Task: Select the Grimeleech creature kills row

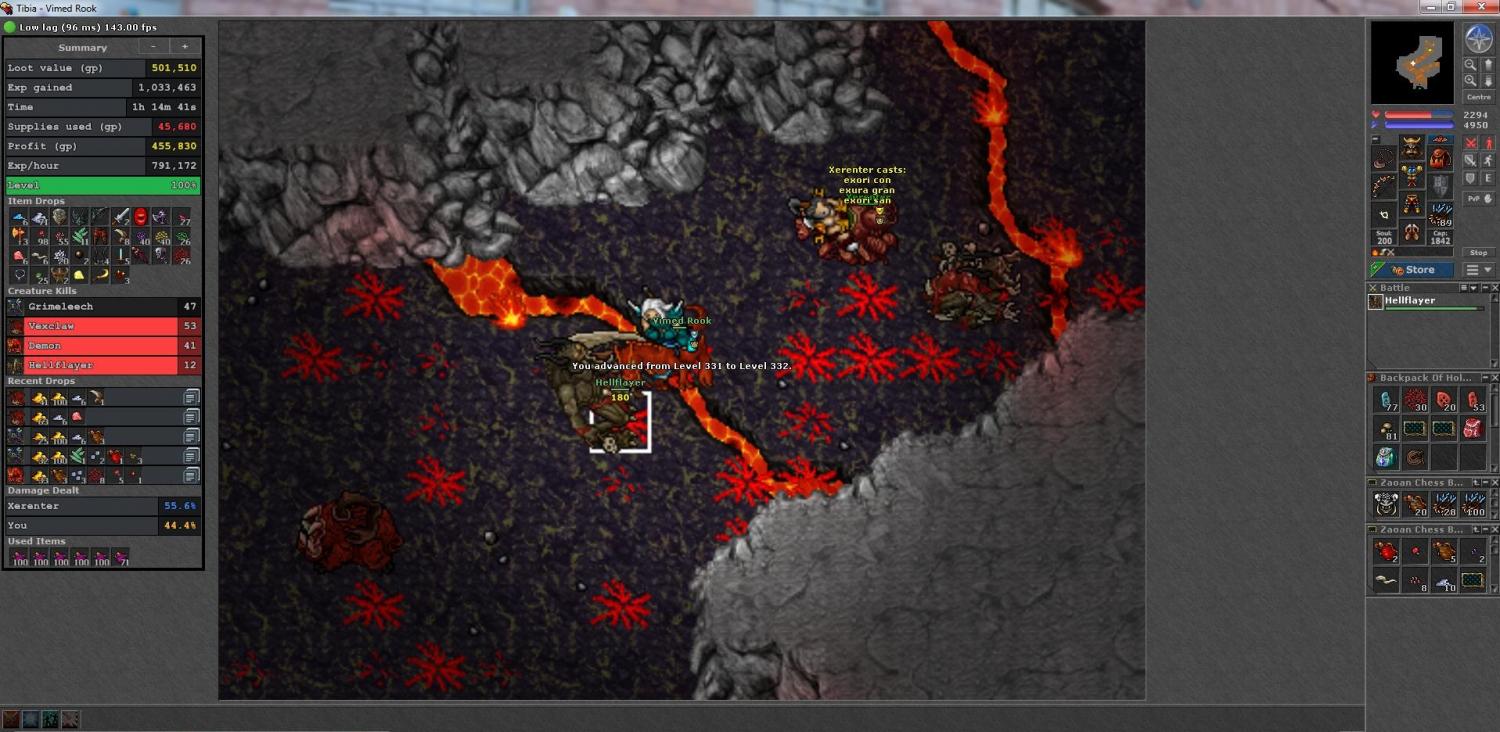Action: click(102, 307)
